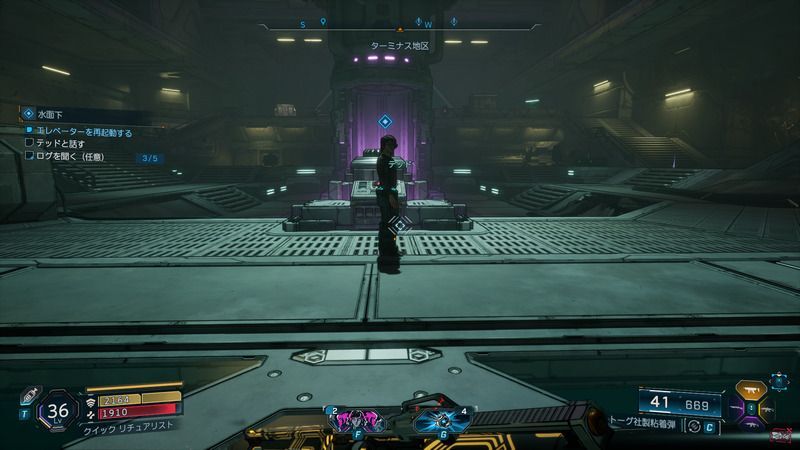The width and height of the screenshot is (800, 450).
Task: Activate the pink action skill icon
Action: point(358,420)
